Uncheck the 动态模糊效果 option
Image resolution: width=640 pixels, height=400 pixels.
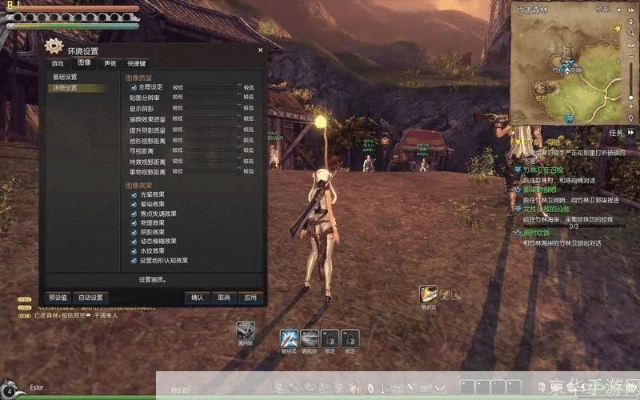click(133, 241)
